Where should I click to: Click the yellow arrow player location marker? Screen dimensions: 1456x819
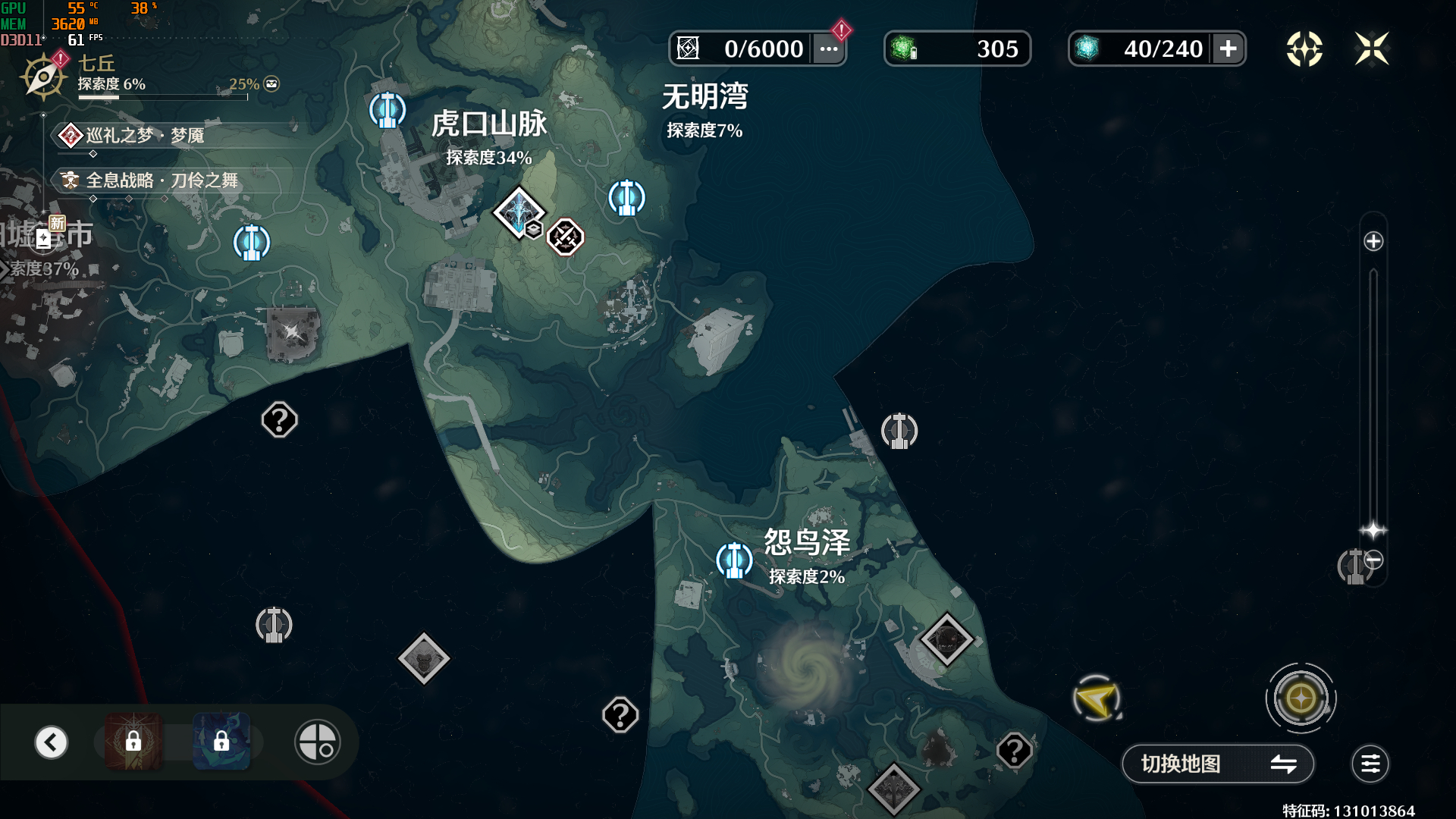[x=1097, y=698]
